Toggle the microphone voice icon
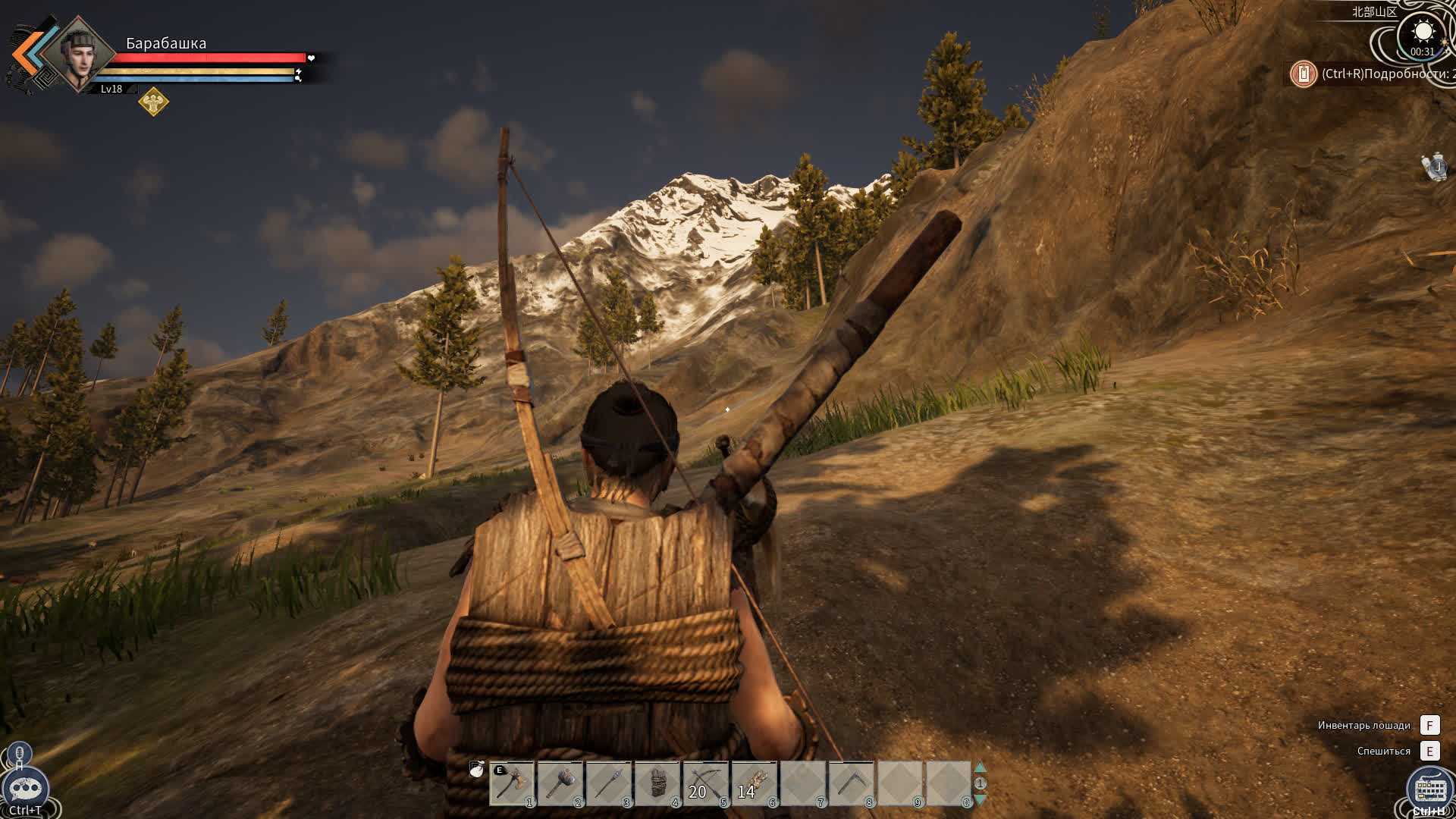The width and height of the screenshot is (1456, 819). click(20, 755)
